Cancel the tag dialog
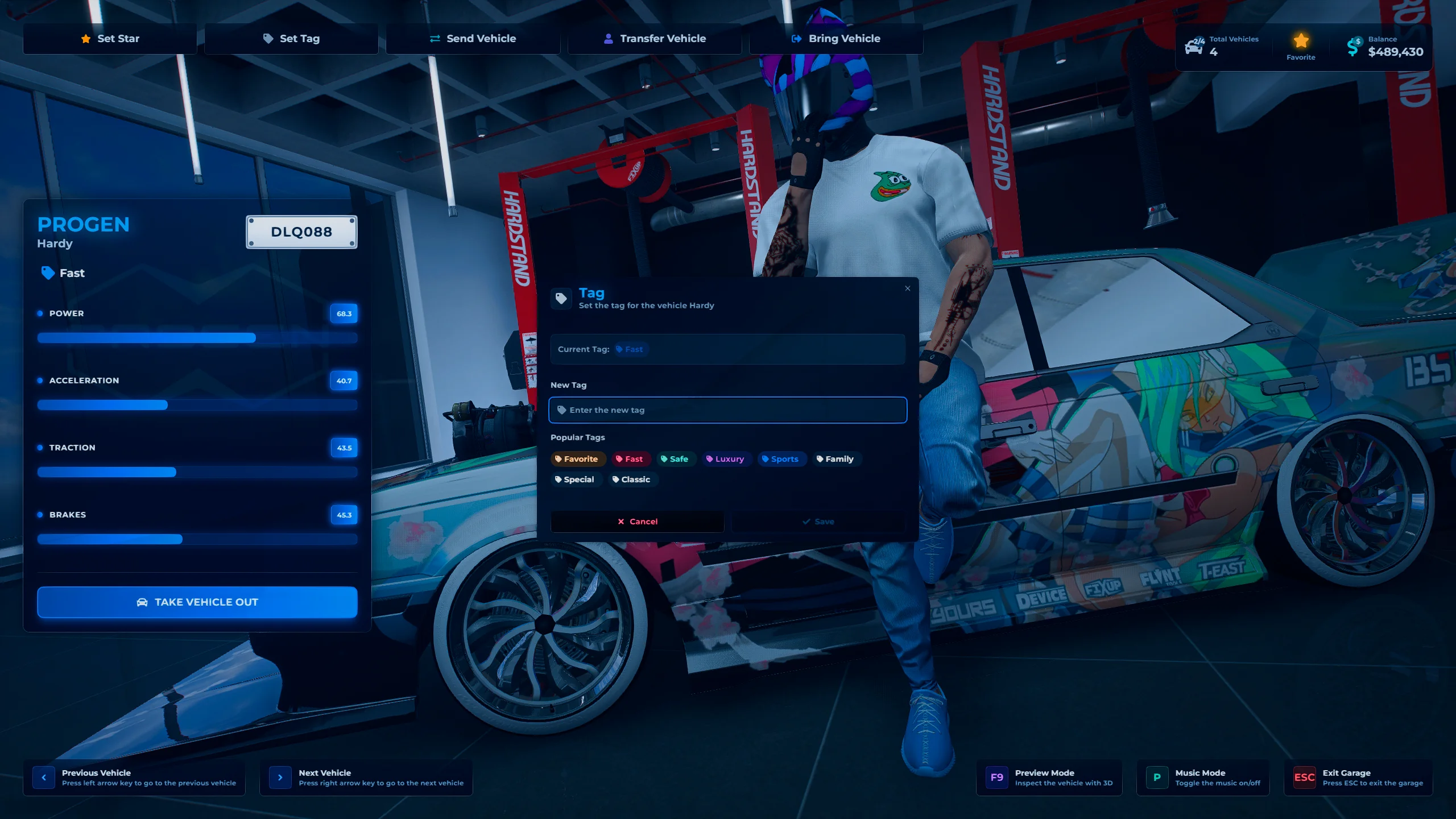The height and width of the screenshot is (819, 1456). tap(637, 522)
